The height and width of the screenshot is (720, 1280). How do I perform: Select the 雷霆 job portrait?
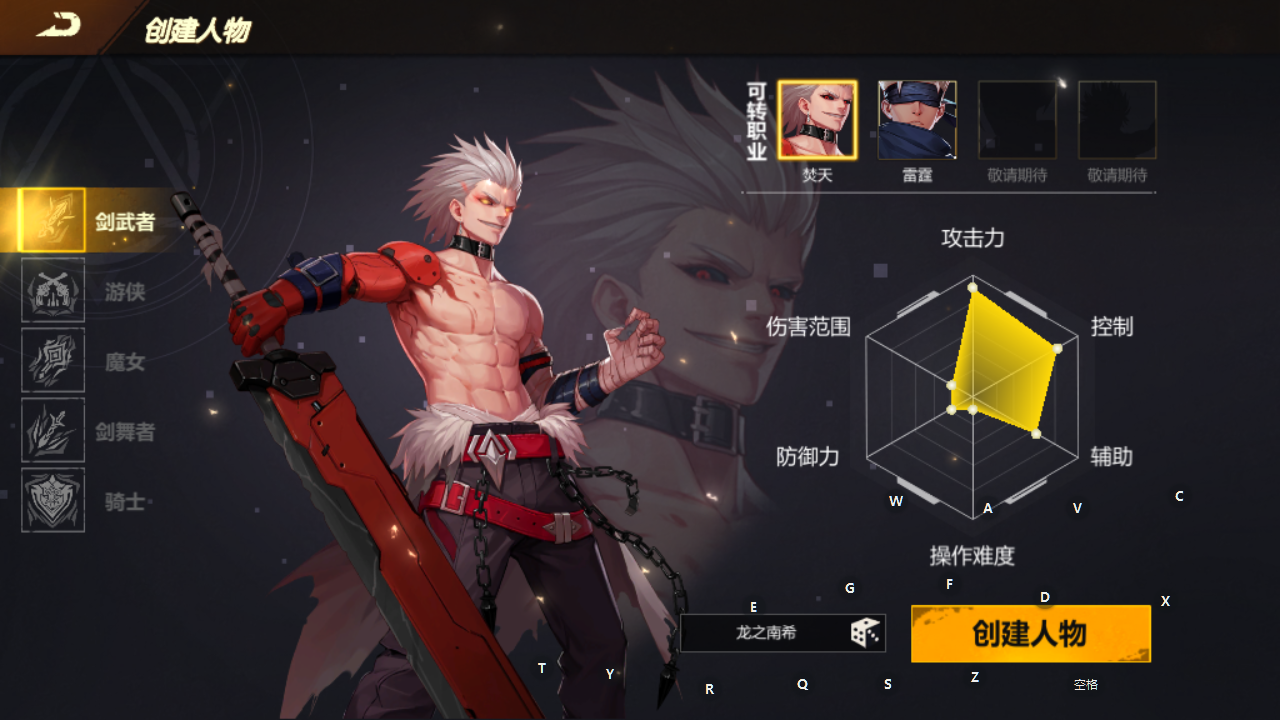[917, 121]
